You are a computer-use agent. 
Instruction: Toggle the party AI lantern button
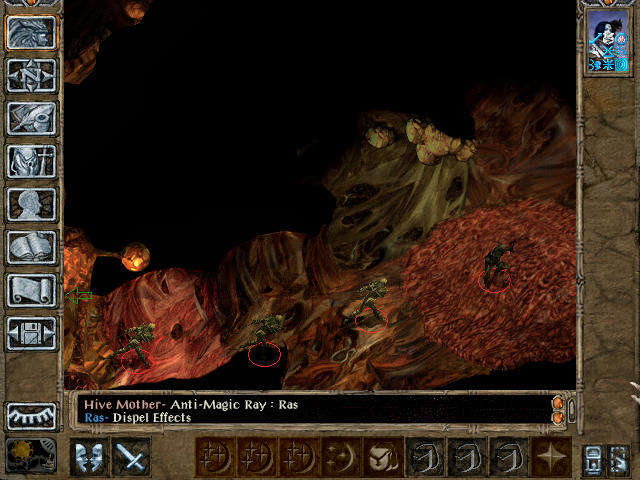(x=592, y=457)
